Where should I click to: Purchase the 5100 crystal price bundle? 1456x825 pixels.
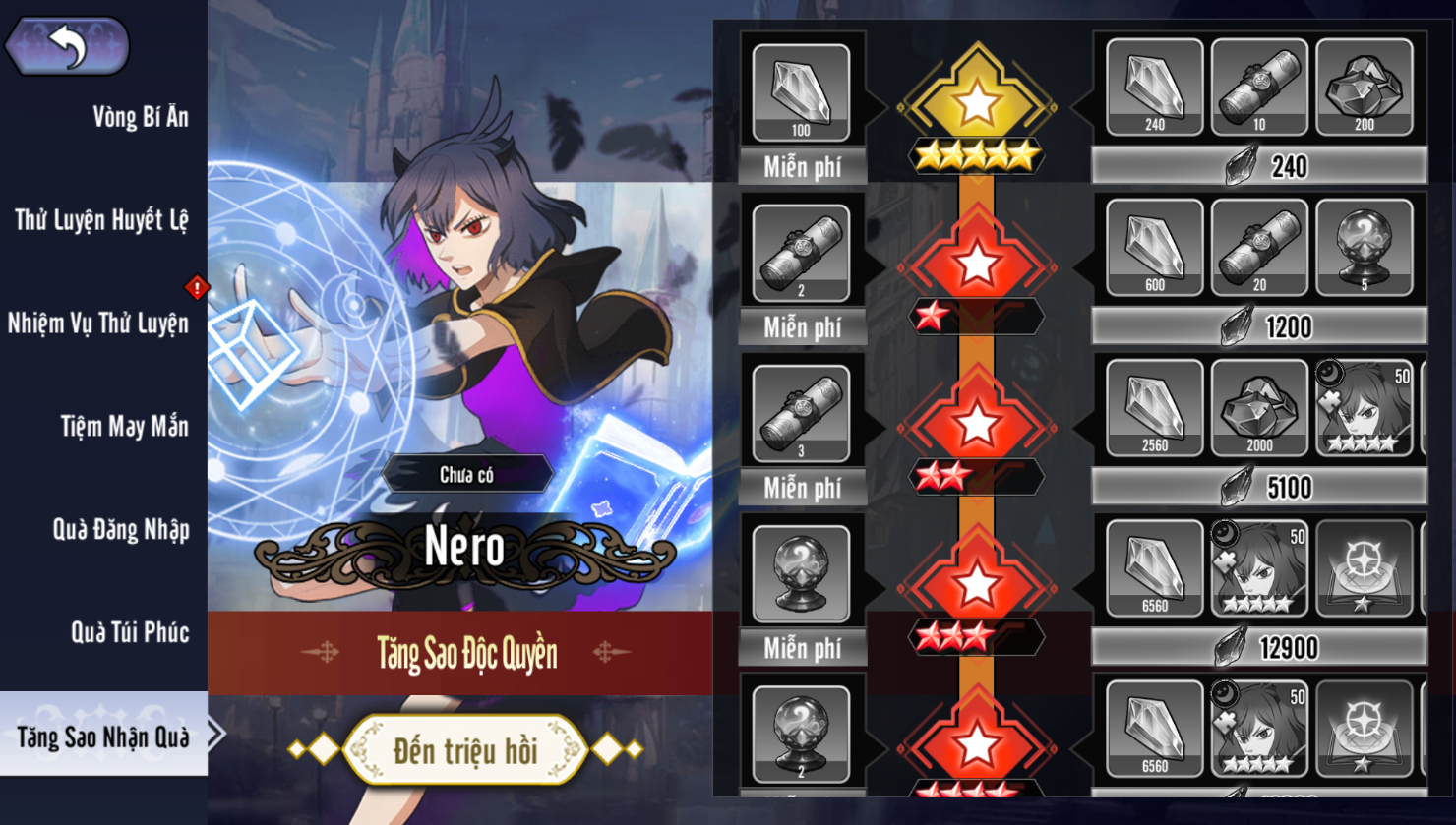[1259, 487]
